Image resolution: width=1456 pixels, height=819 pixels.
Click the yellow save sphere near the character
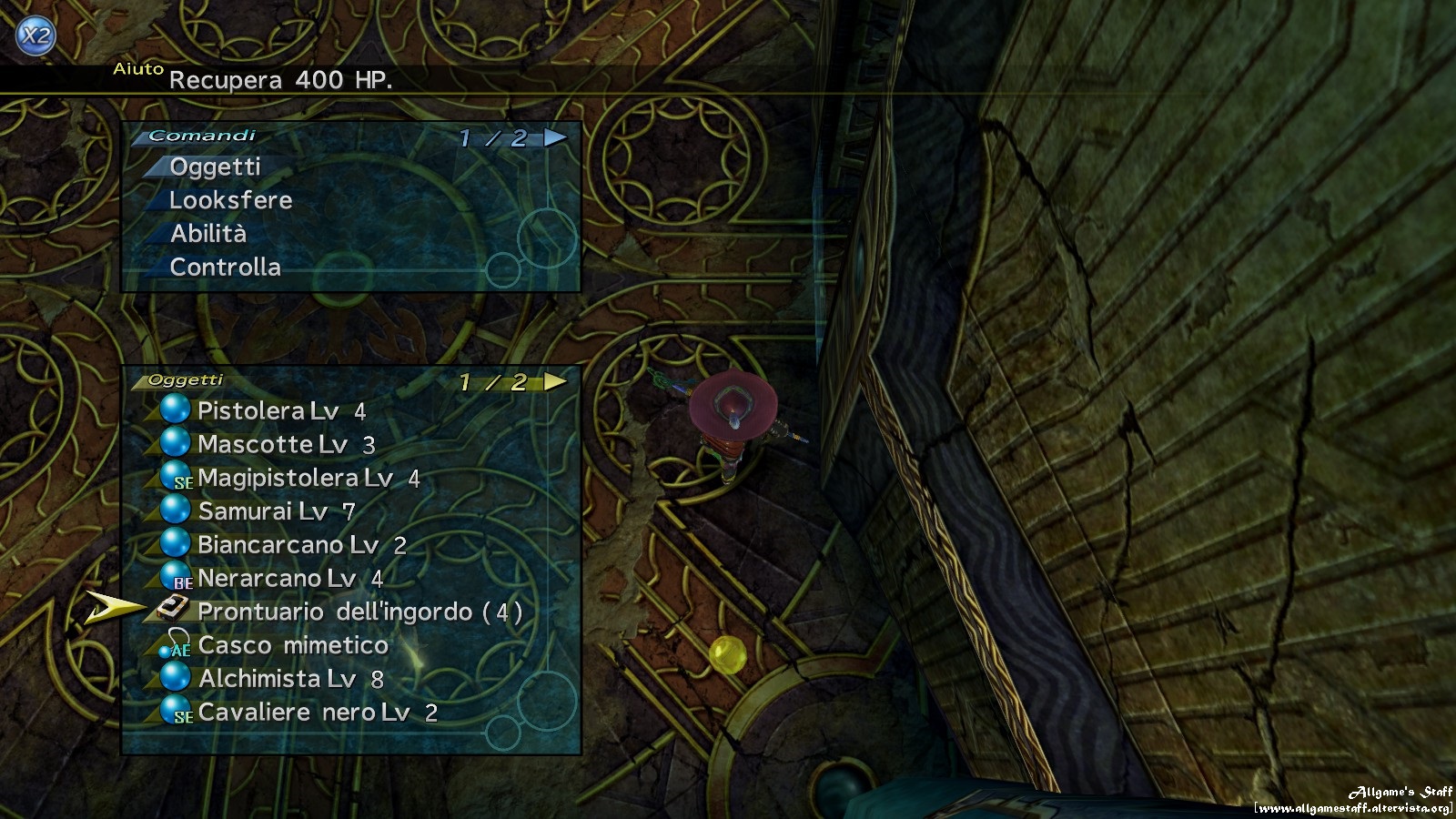coord(727,656)
